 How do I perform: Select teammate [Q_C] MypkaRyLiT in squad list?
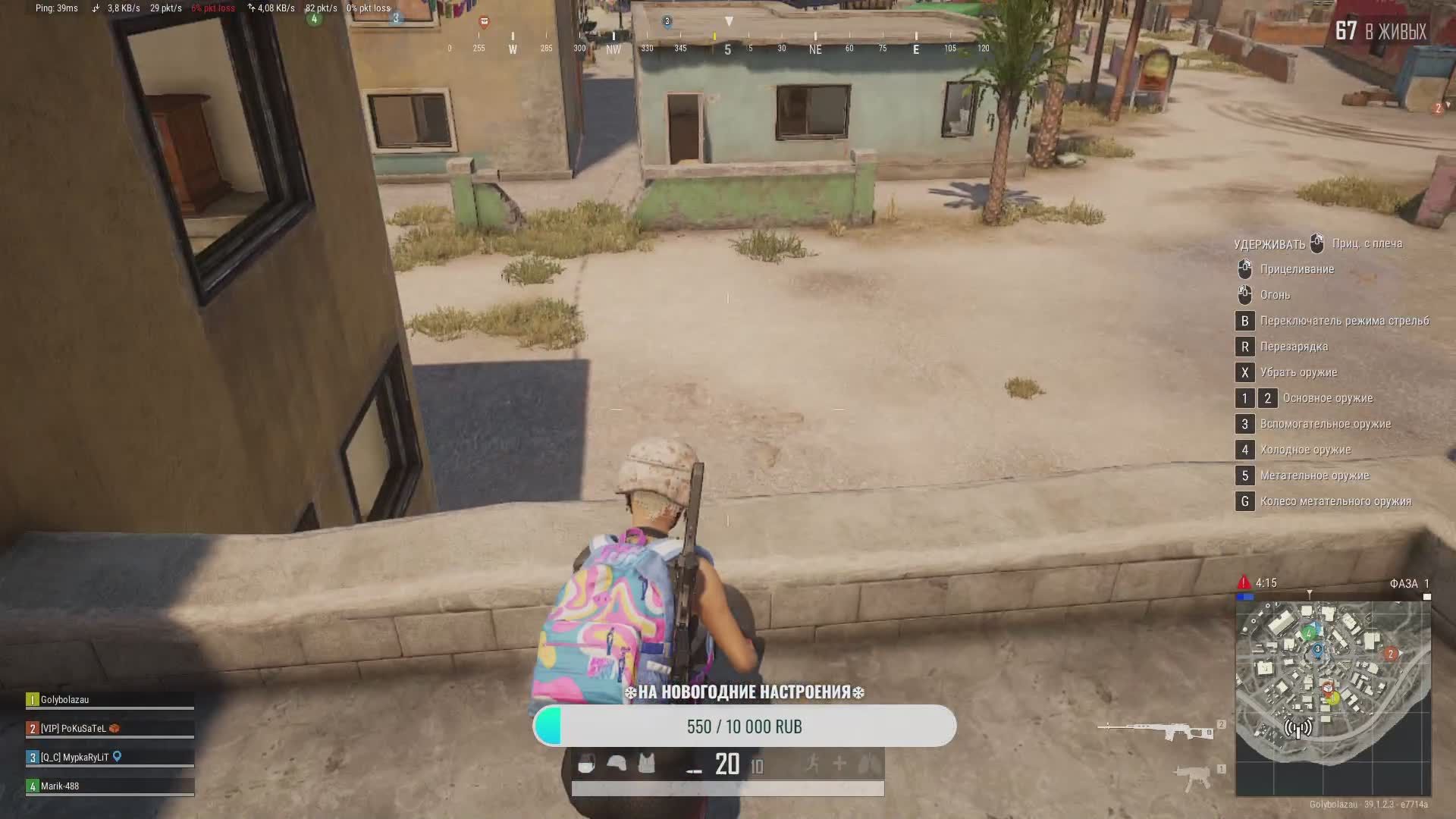point(110,758)
